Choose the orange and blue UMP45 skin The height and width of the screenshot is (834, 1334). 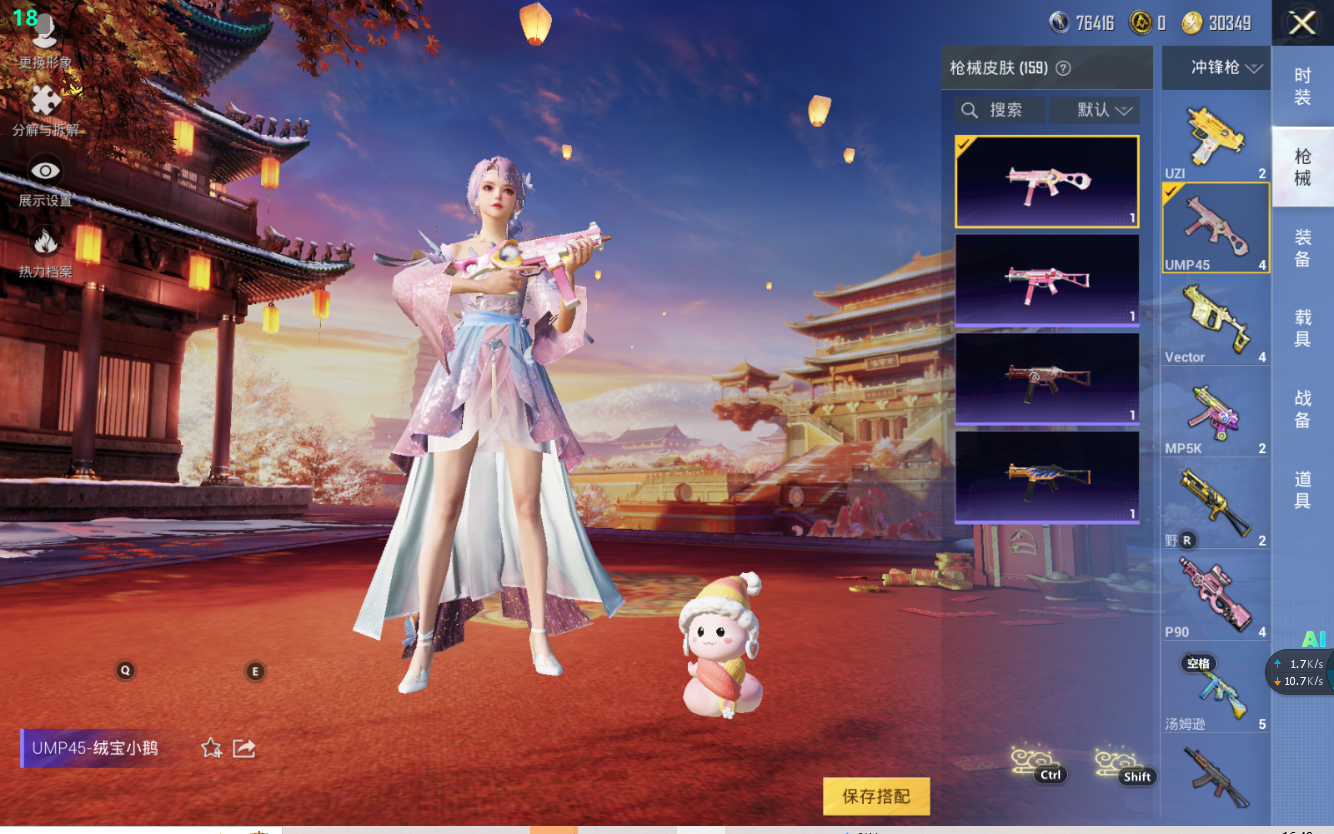(1047, 476)
